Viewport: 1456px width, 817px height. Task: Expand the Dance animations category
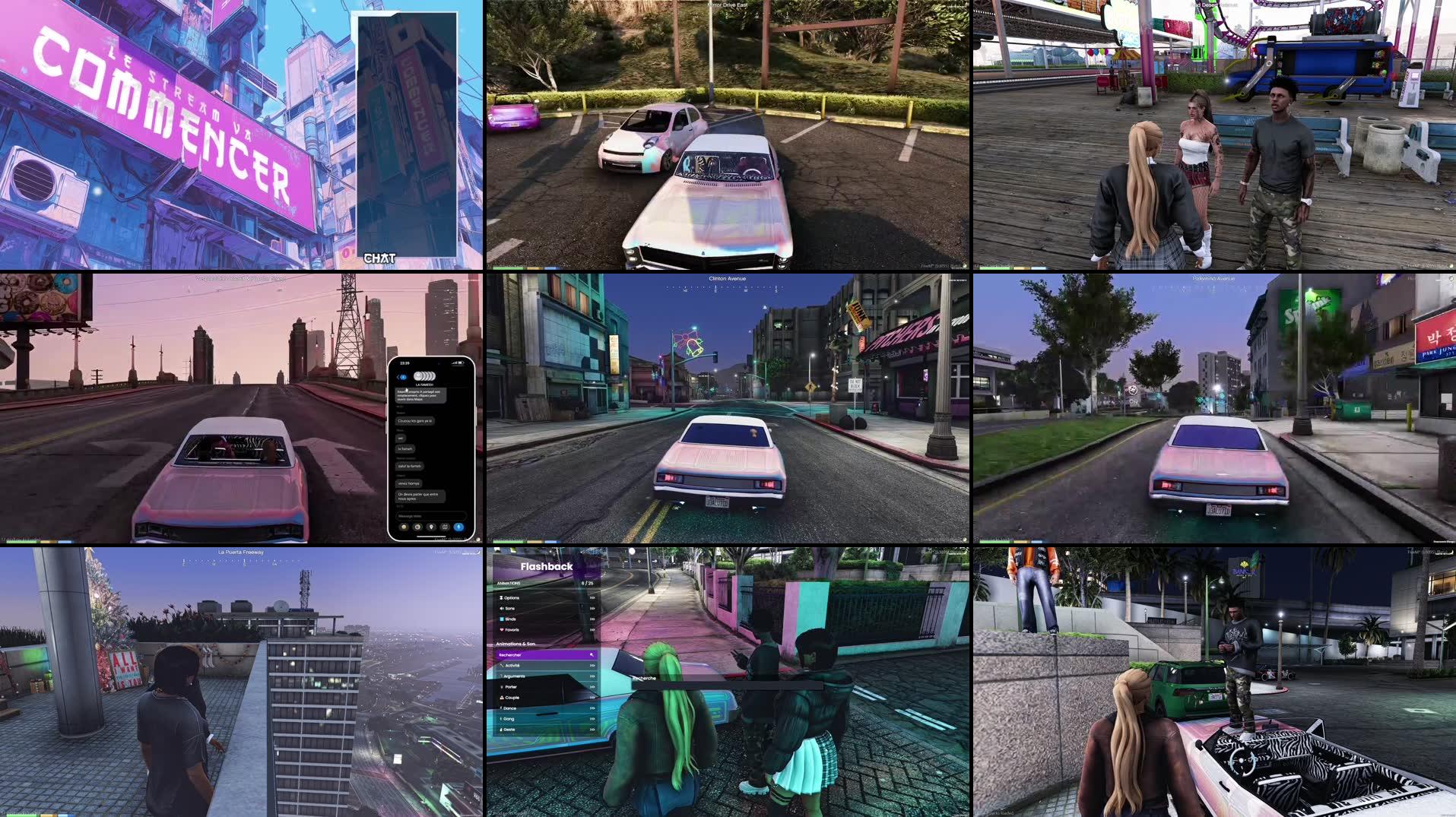[592, 708]
